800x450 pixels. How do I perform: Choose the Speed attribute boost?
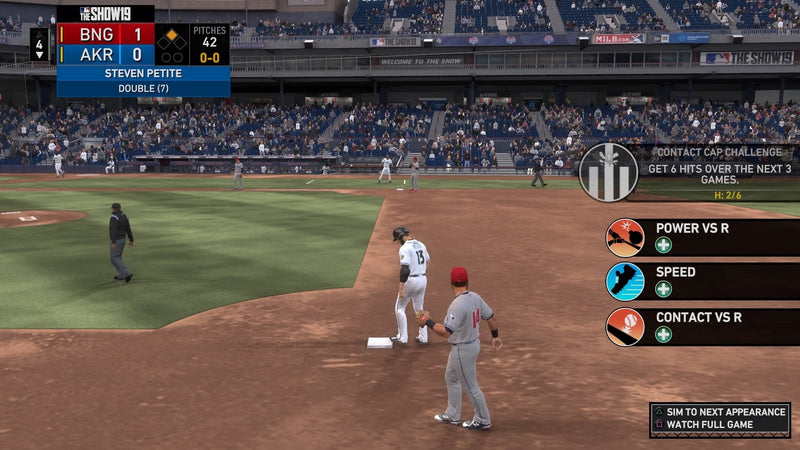pyautogui.click(x=700, y=281)
